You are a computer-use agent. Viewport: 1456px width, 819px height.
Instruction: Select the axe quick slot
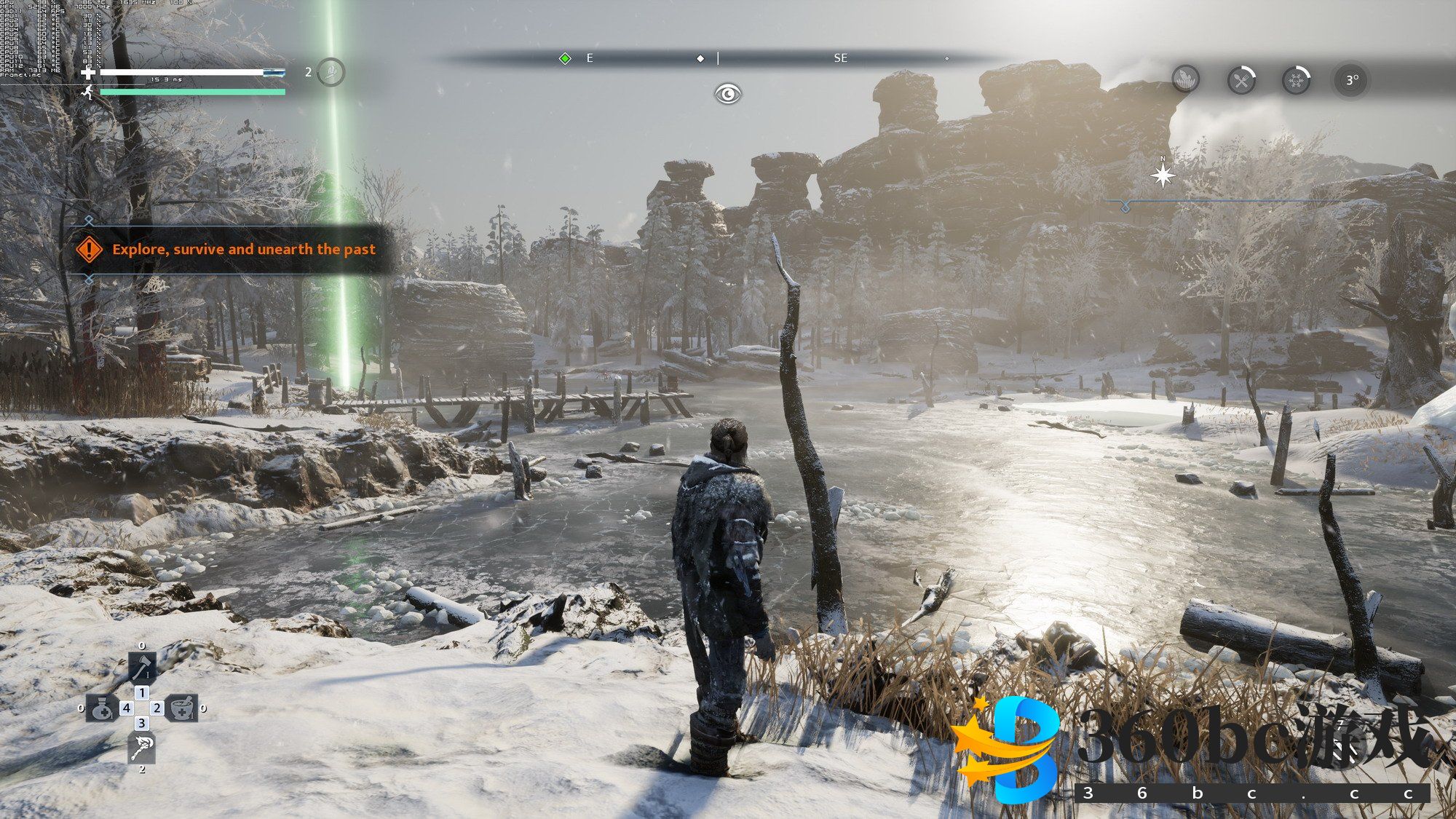pos(142,667)
